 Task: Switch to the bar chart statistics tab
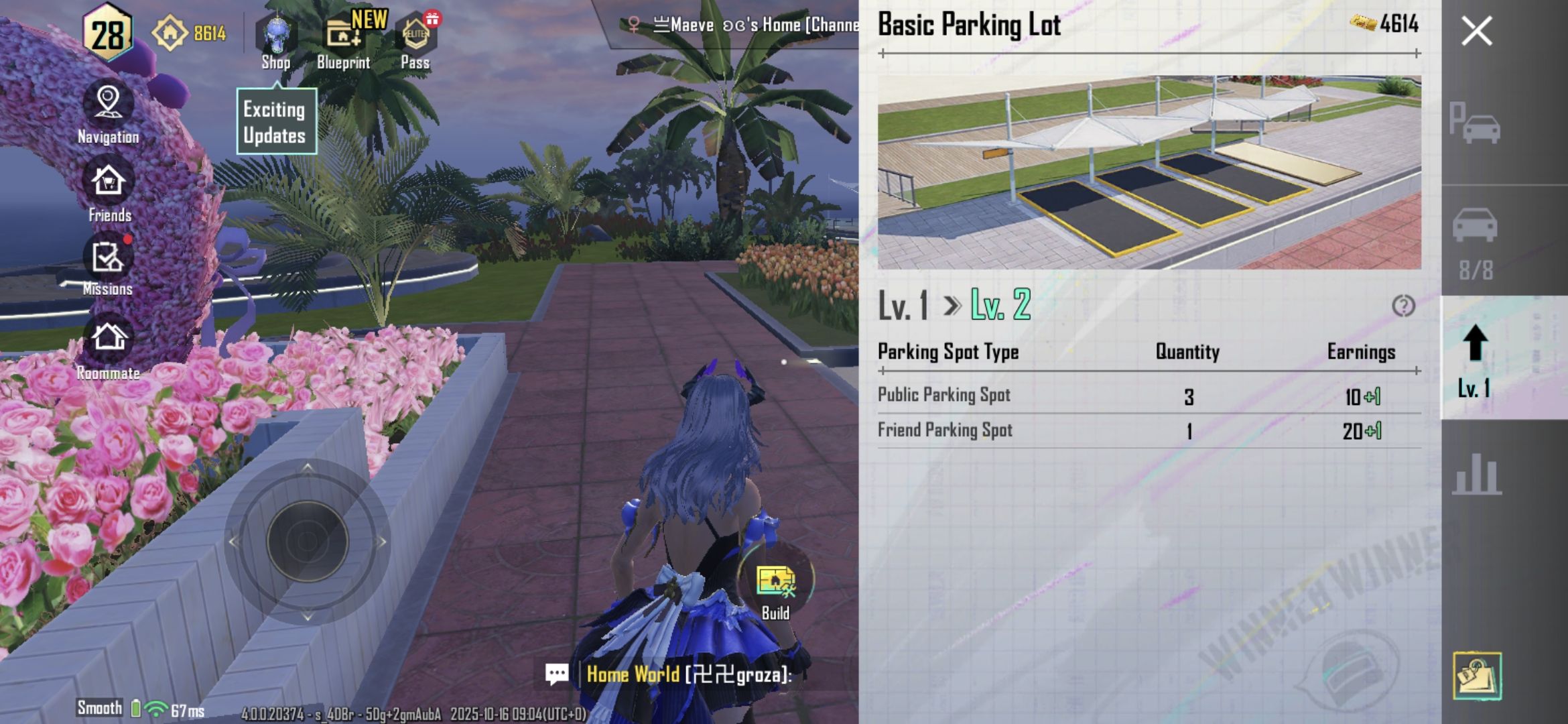pos(1476,474)
